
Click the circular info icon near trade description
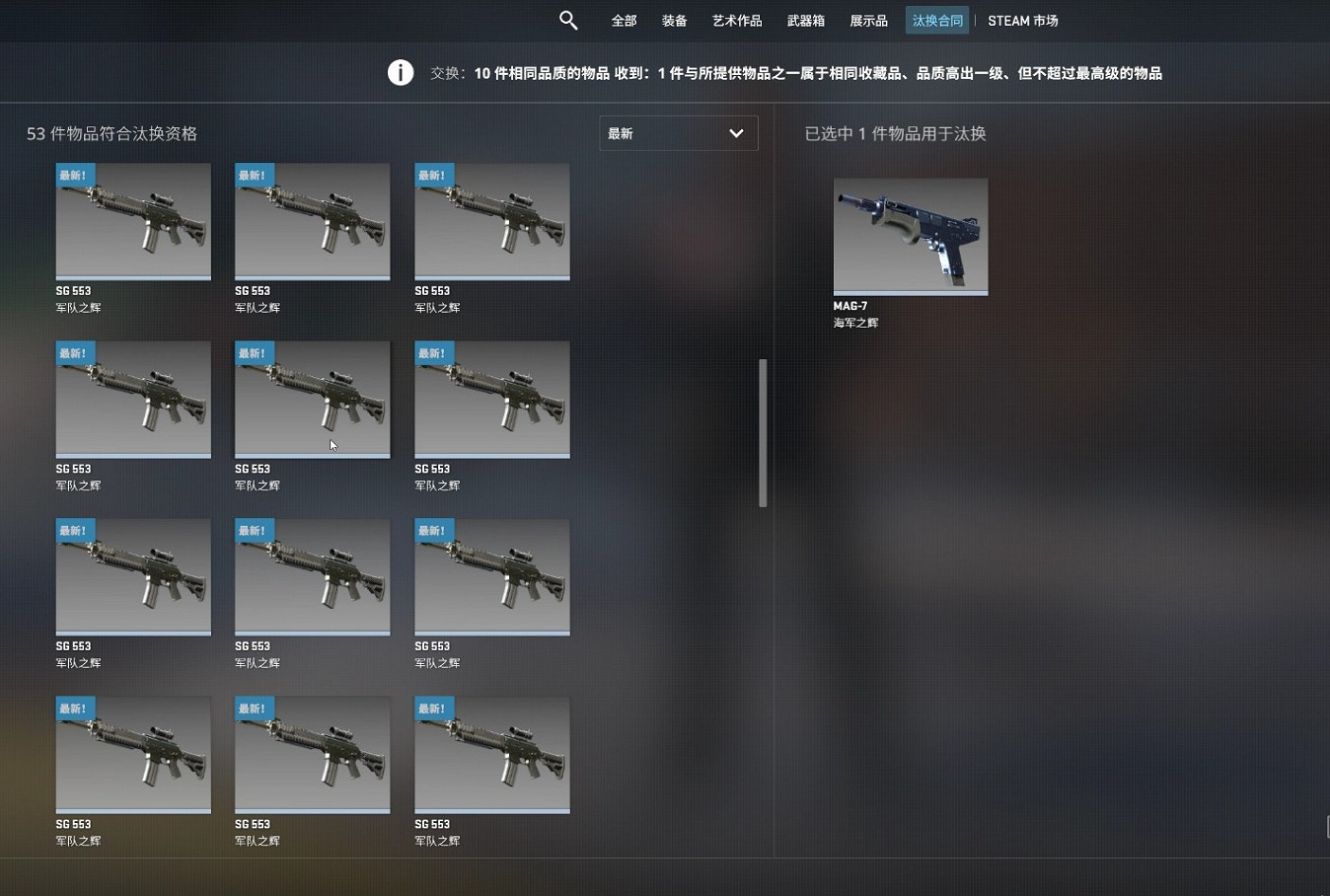400,72
